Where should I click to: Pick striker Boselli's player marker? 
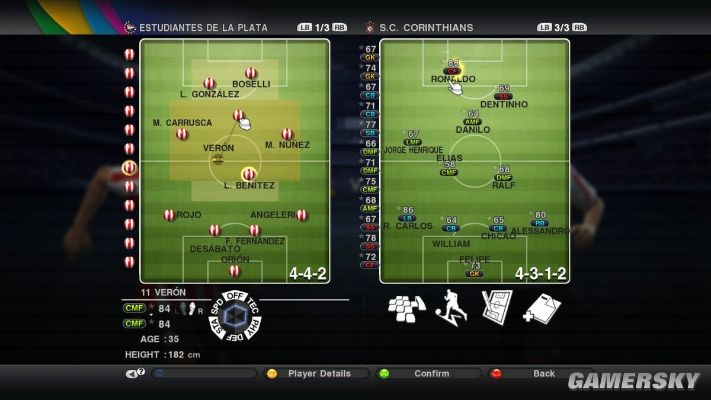(251, 72)
